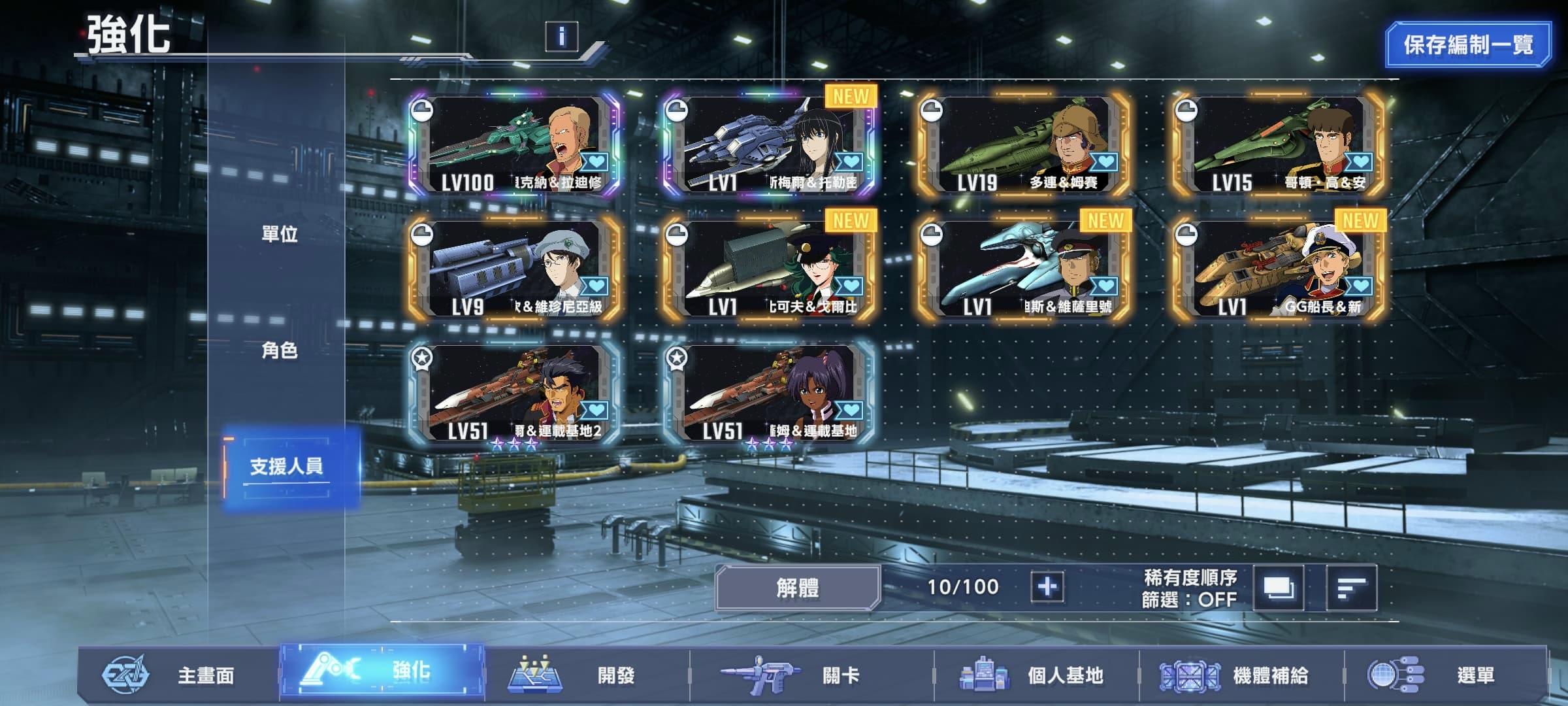
Task: Show the info panel via the i icon
Action: point(561,37)
